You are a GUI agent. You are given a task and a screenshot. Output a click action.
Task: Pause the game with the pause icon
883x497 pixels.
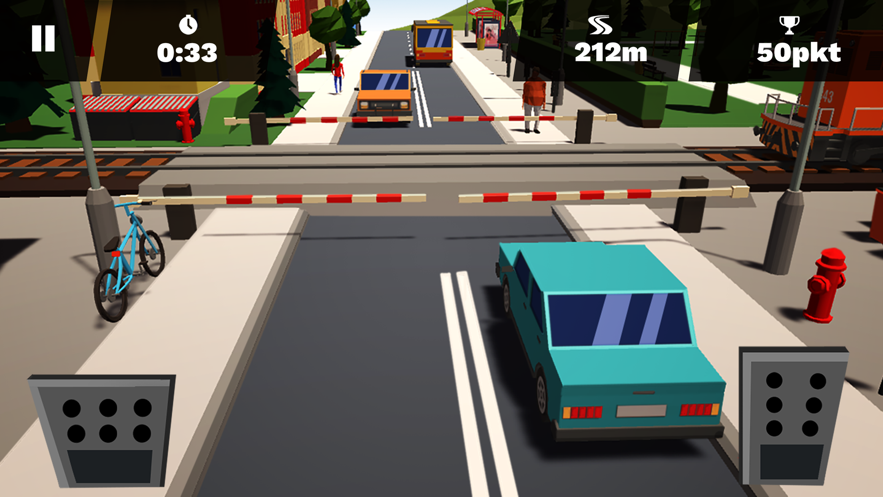[x=43, y=39]
